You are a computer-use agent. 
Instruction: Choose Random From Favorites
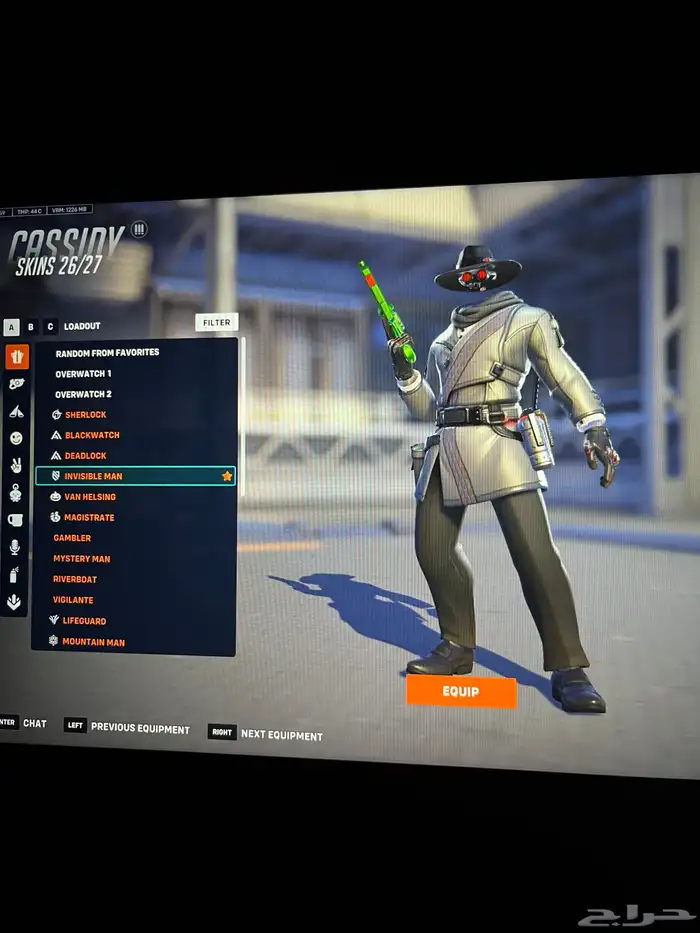click(x=107, y=353)
